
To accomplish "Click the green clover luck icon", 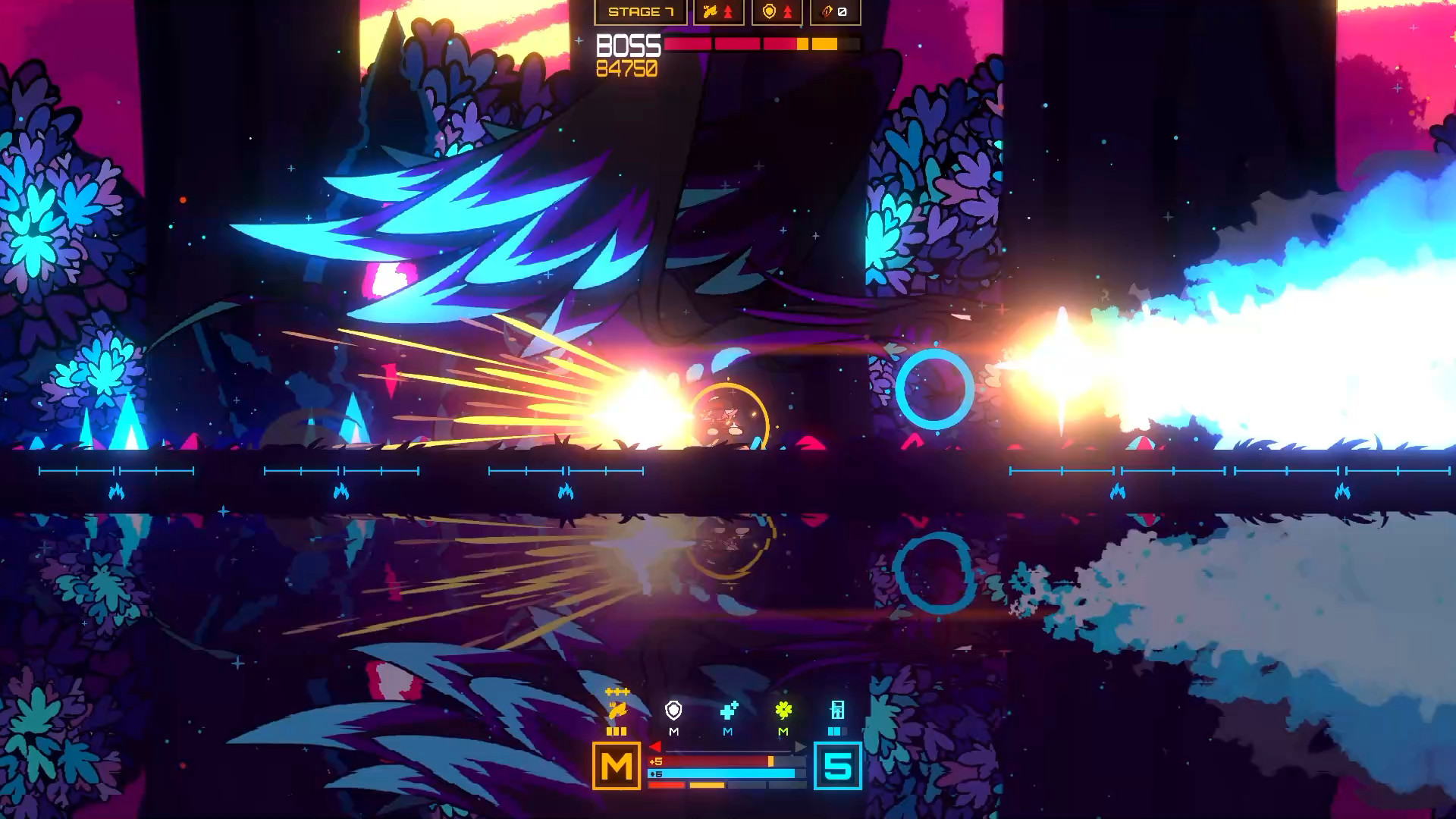I will (783, 711).
